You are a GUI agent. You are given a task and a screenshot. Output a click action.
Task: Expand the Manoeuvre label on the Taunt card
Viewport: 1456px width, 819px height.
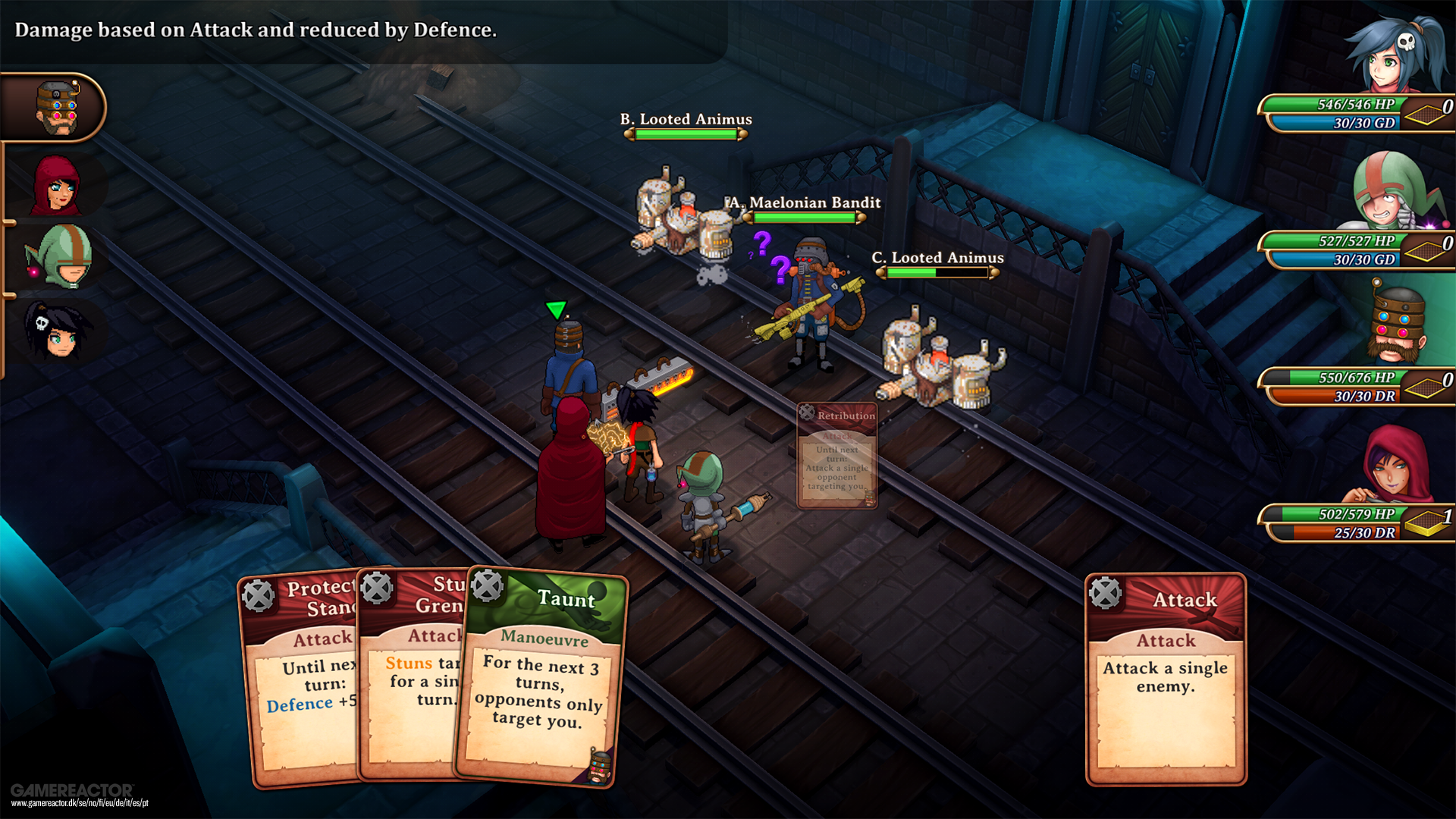pos(541,641)
